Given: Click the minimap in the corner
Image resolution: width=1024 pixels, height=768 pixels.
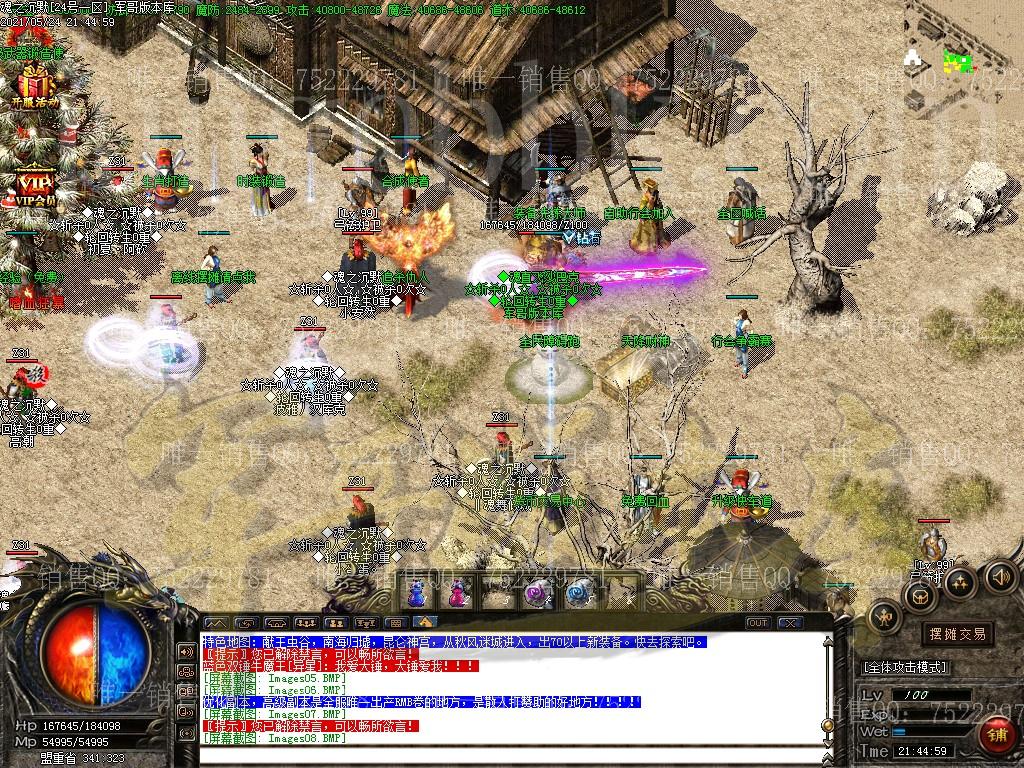Looking at the screenshot, I should click(958, 62).
